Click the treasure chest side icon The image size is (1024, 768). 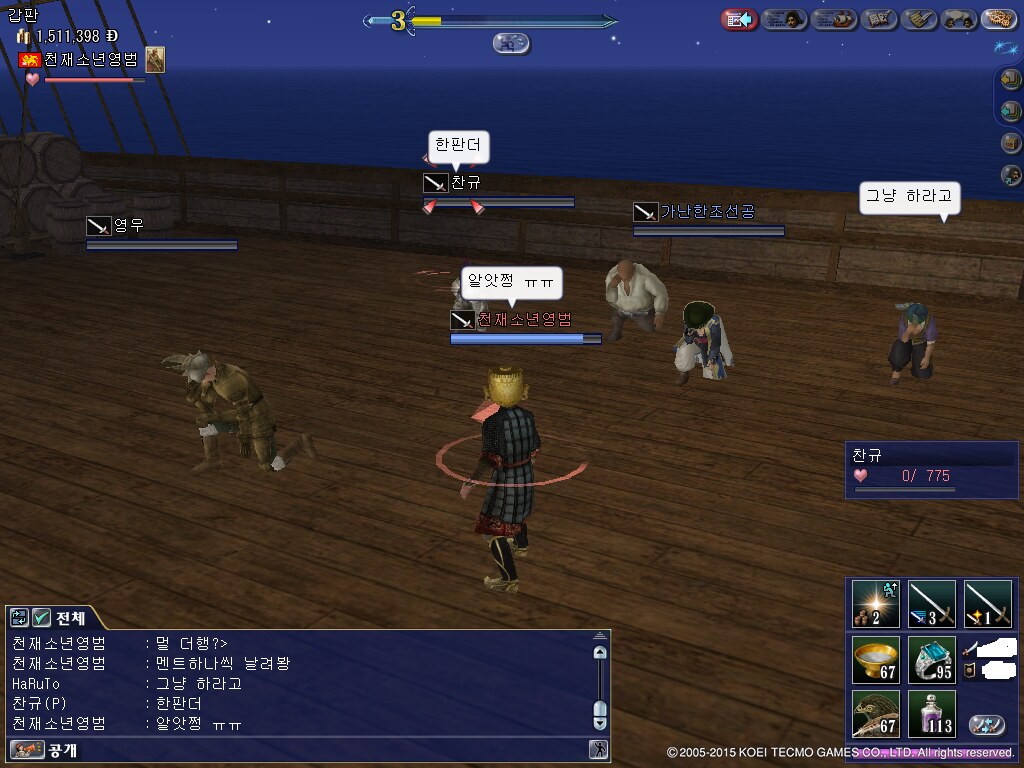tap(1011, 143)
